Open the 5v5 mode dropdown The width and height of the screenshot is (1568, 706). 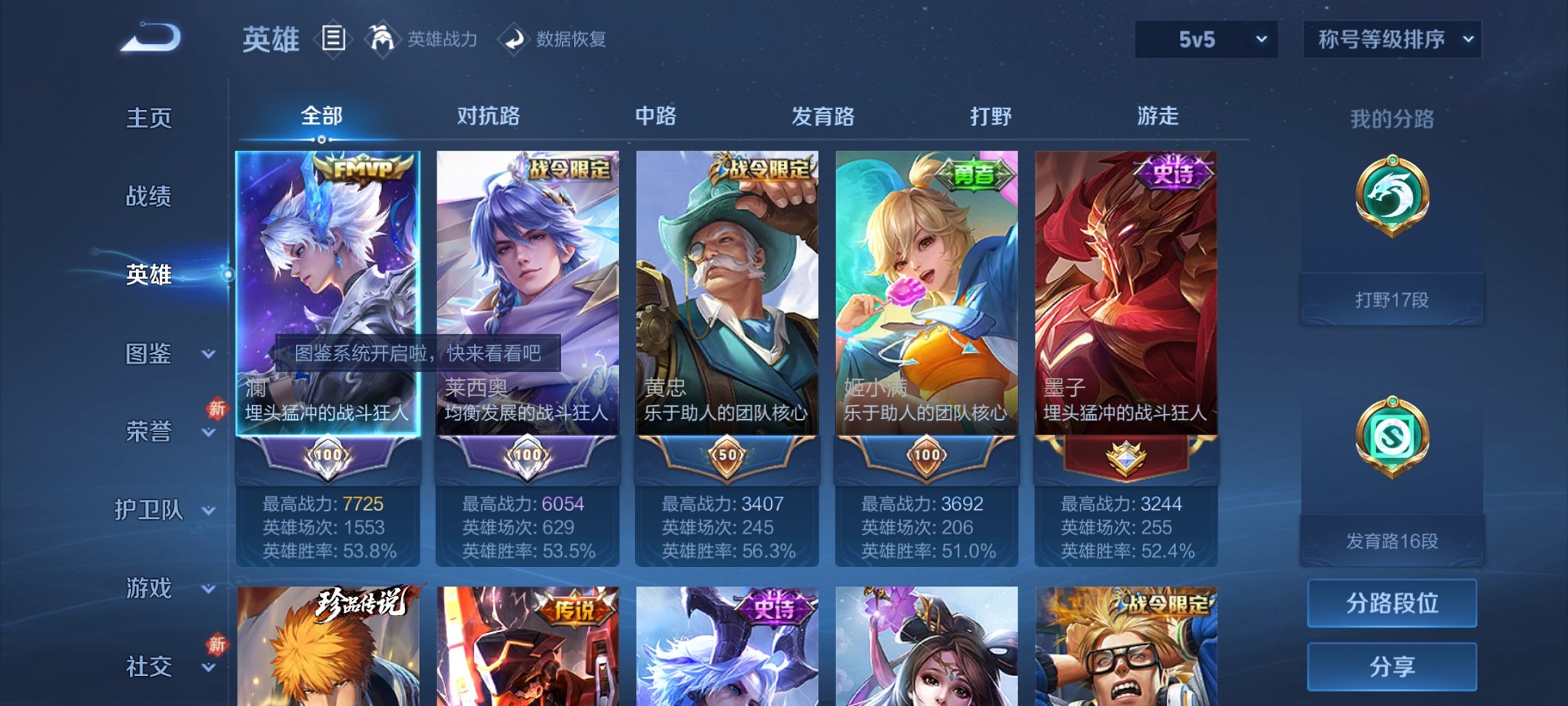tap(1205, 38)
